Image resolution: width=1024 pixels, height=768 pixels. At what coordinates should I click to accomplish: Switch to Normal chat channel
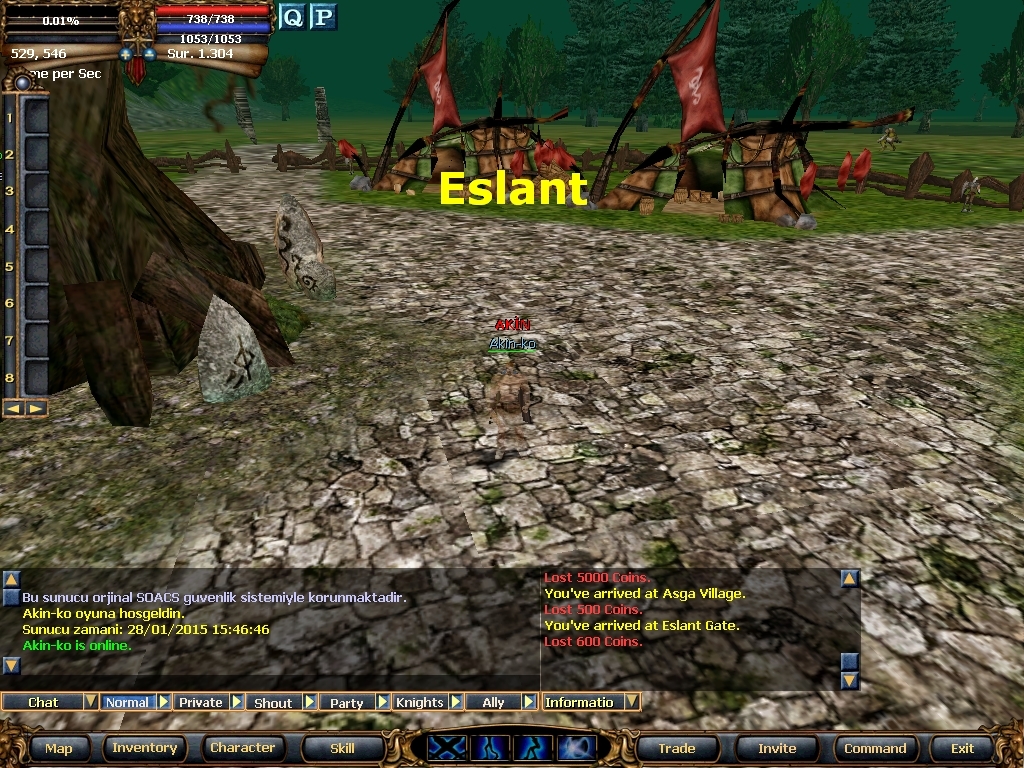[127, 702]
